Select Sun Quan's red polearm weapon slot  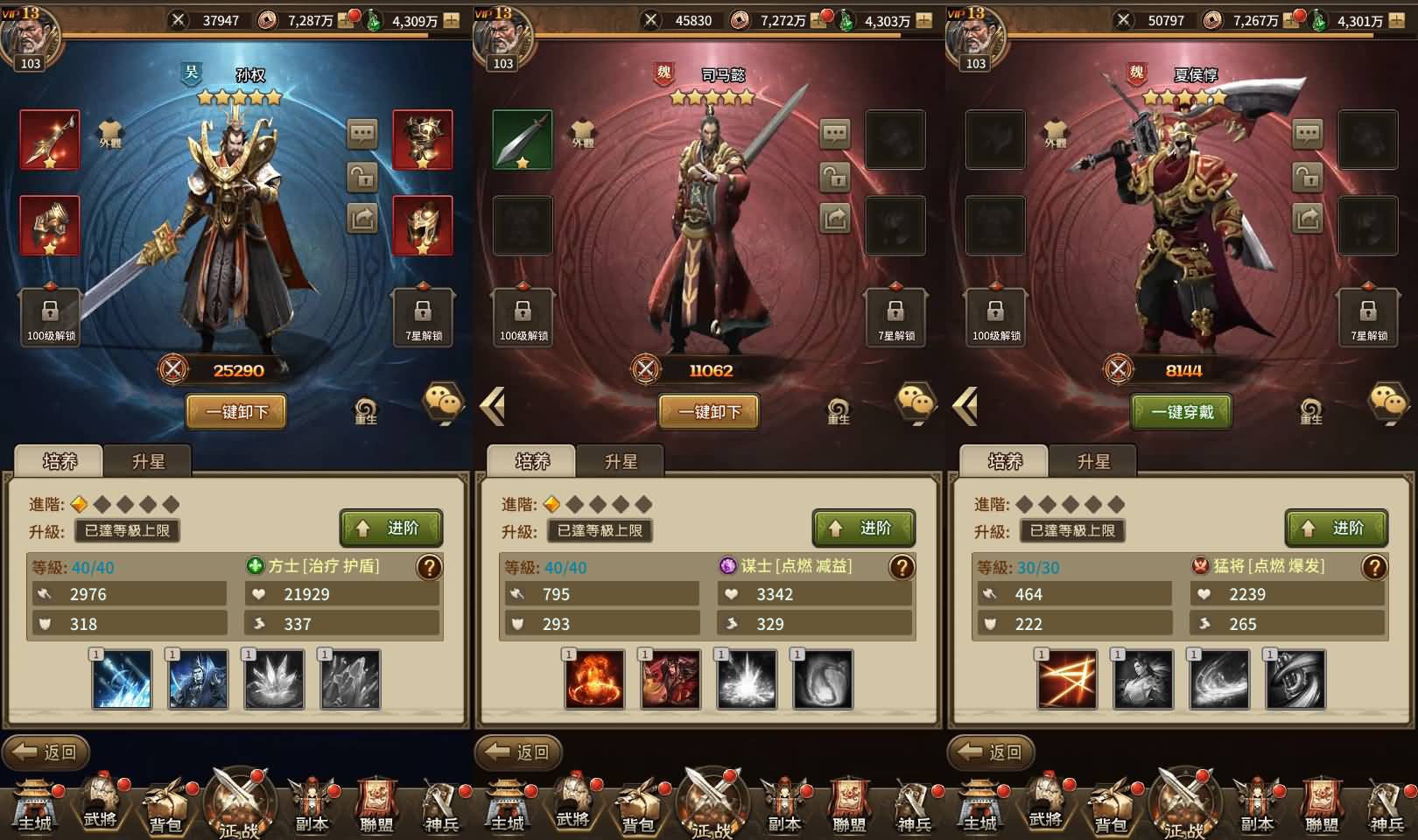[50, 139]
